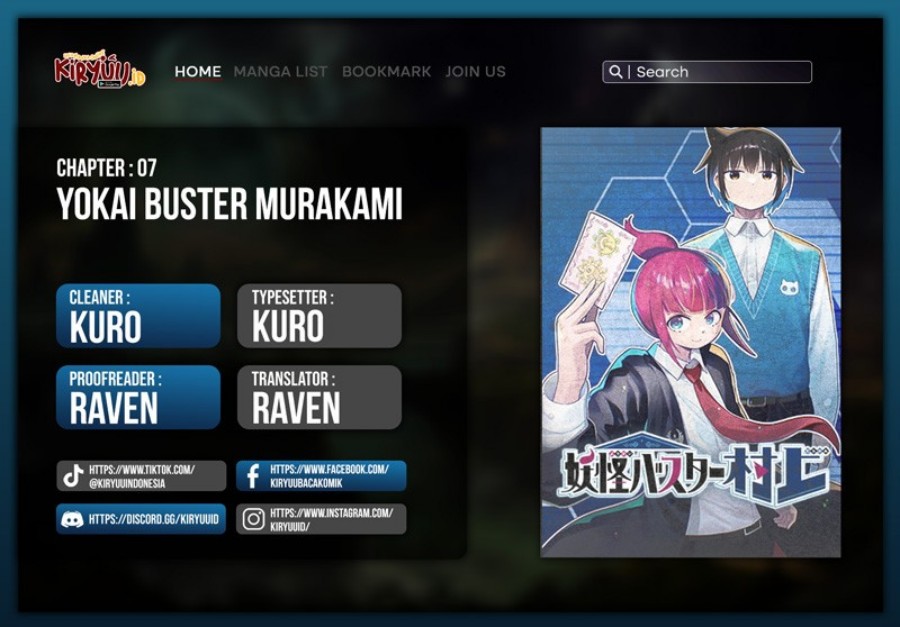This screenshot has width=900, height=627.
Task: Click the Yokai Buster Murakami cover image
Action: click(690, 342)
